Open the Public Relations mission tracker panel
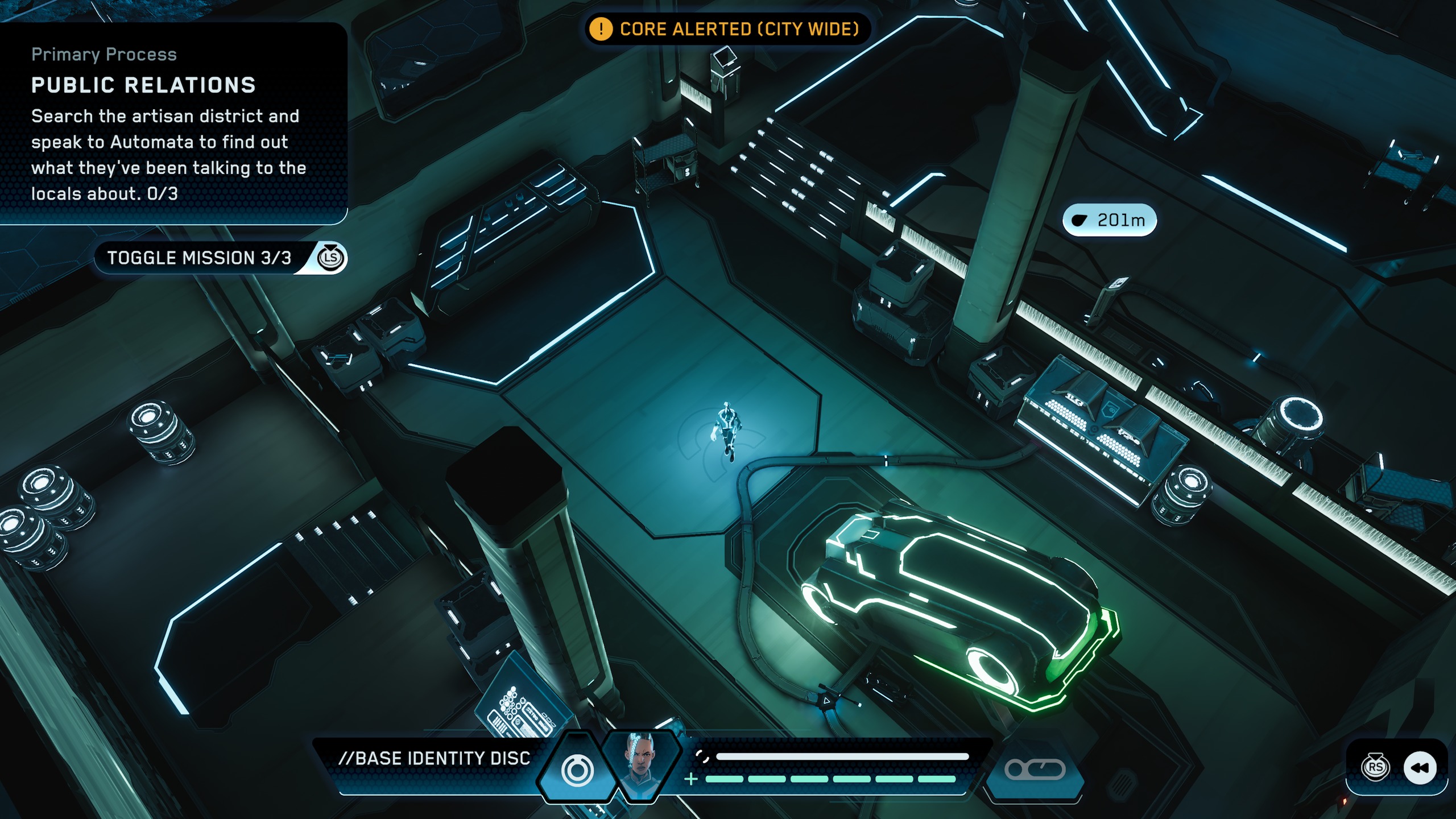Screen dimensions: 1456x819 (171, 123)
